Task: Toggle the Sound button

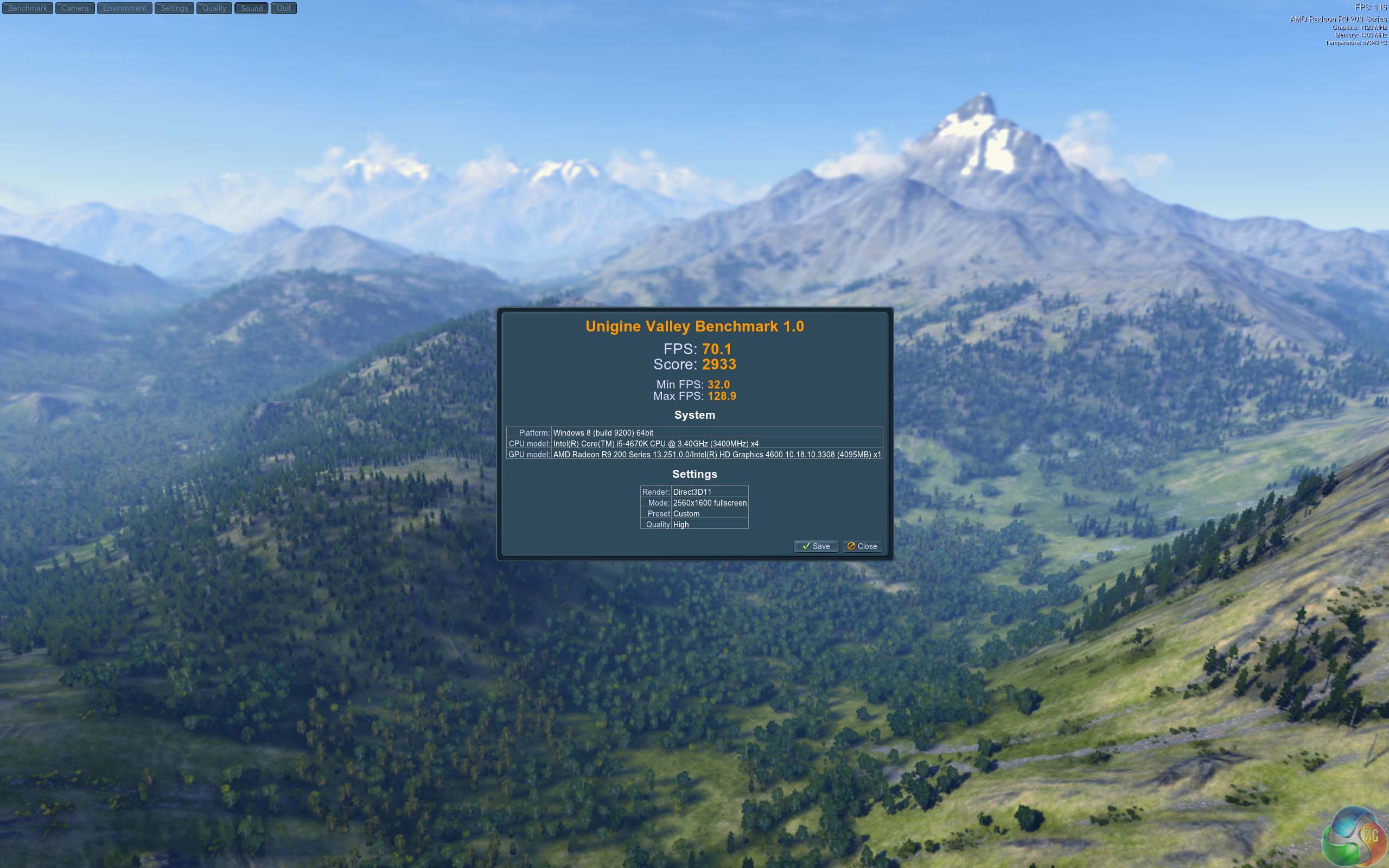Action: (251, 8)
